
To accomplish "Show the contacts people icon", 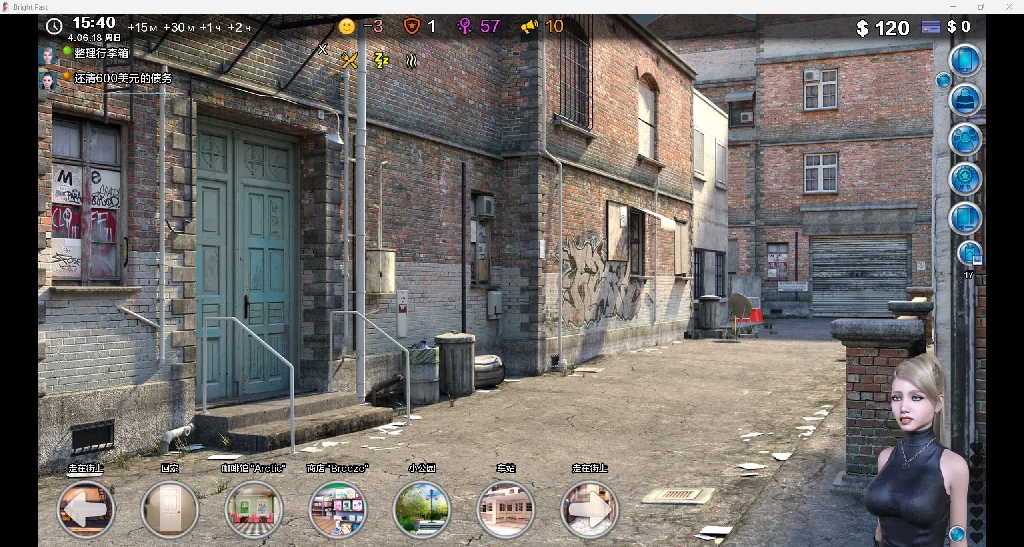I will tap(965, 139).
